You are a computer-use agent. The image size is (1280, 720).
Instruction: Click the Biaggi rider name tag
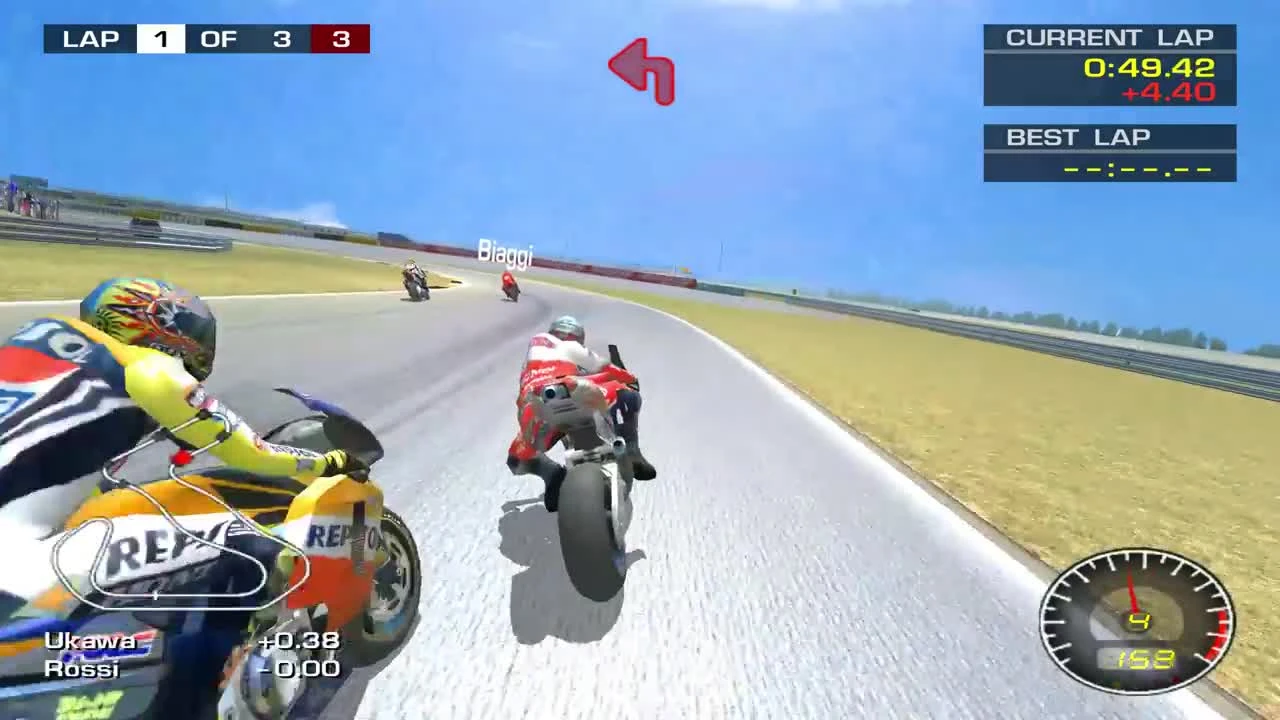pos(505,252)
